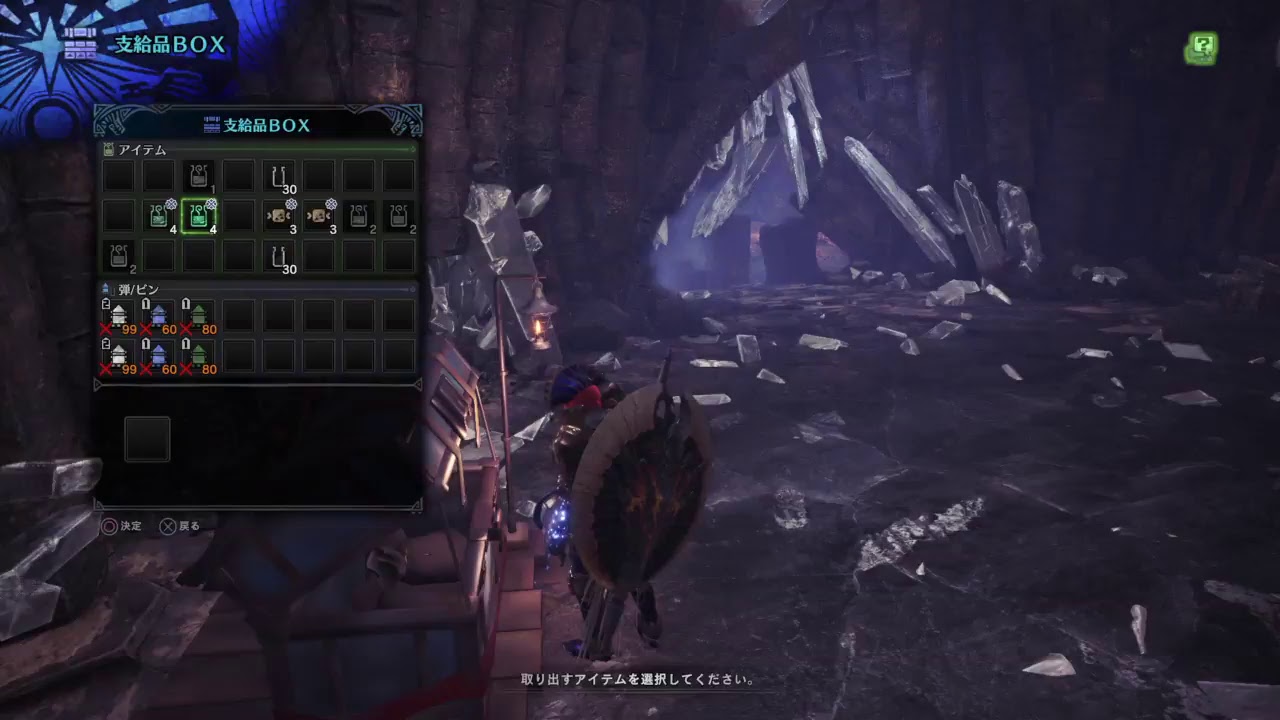Select the highlighted First Aid Med stack
The width and height of the screenshot is (1280, 720).
pos(199,216)
